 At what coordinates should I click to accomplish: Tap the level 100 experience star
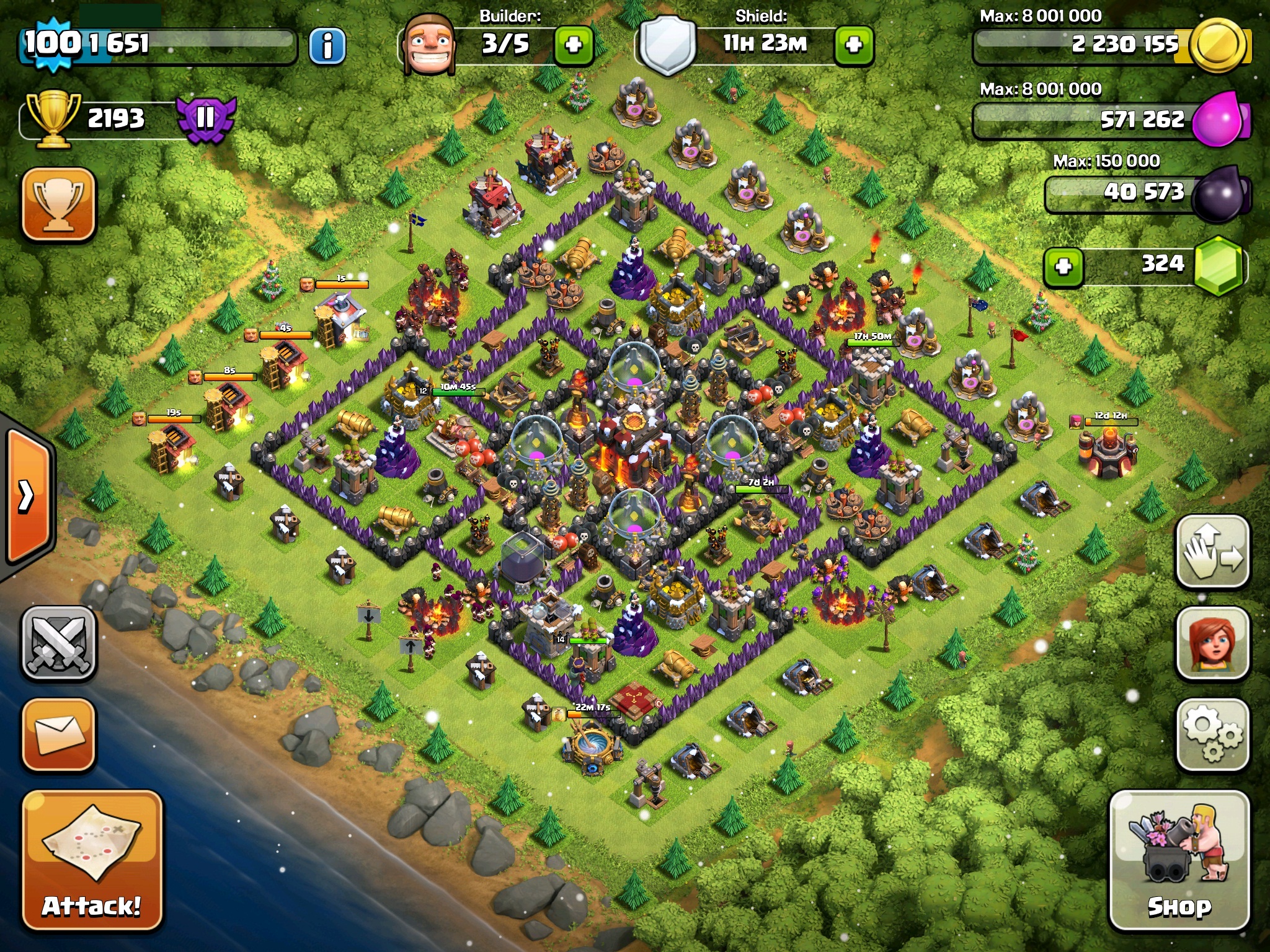[x=53, y=43]
